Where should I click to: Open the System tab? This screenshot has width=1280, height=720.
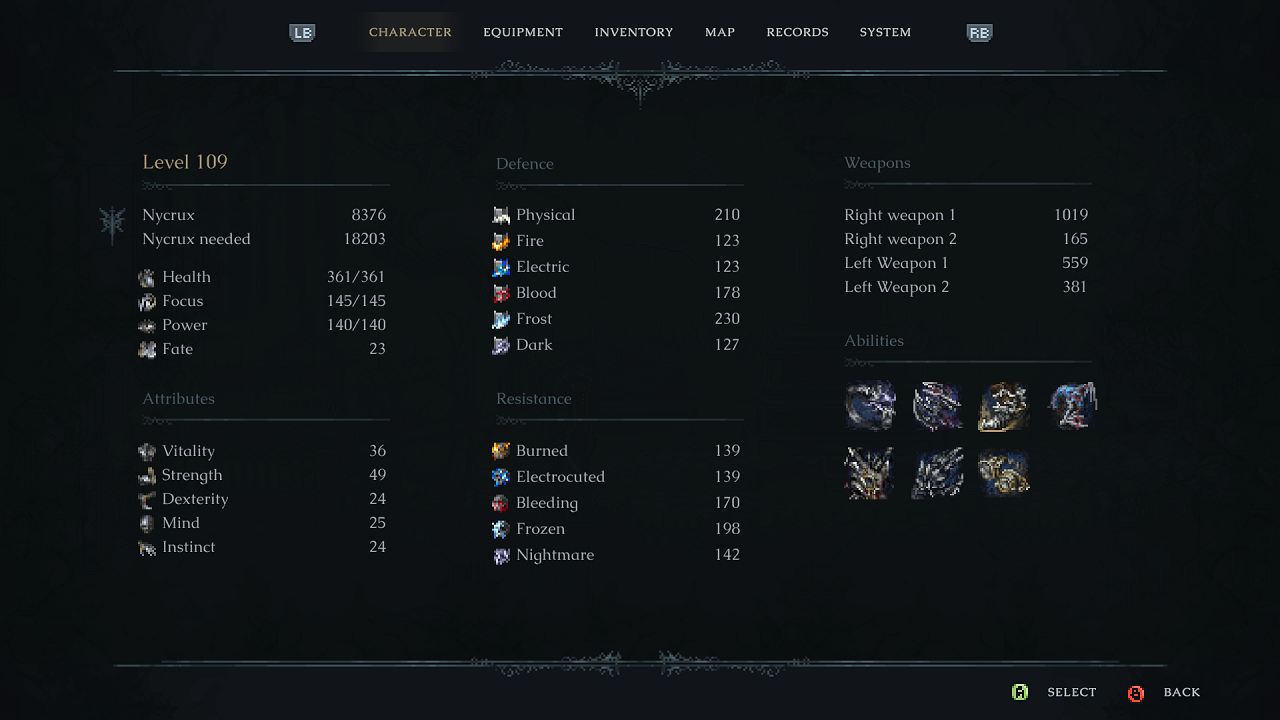tap(885, 32)
